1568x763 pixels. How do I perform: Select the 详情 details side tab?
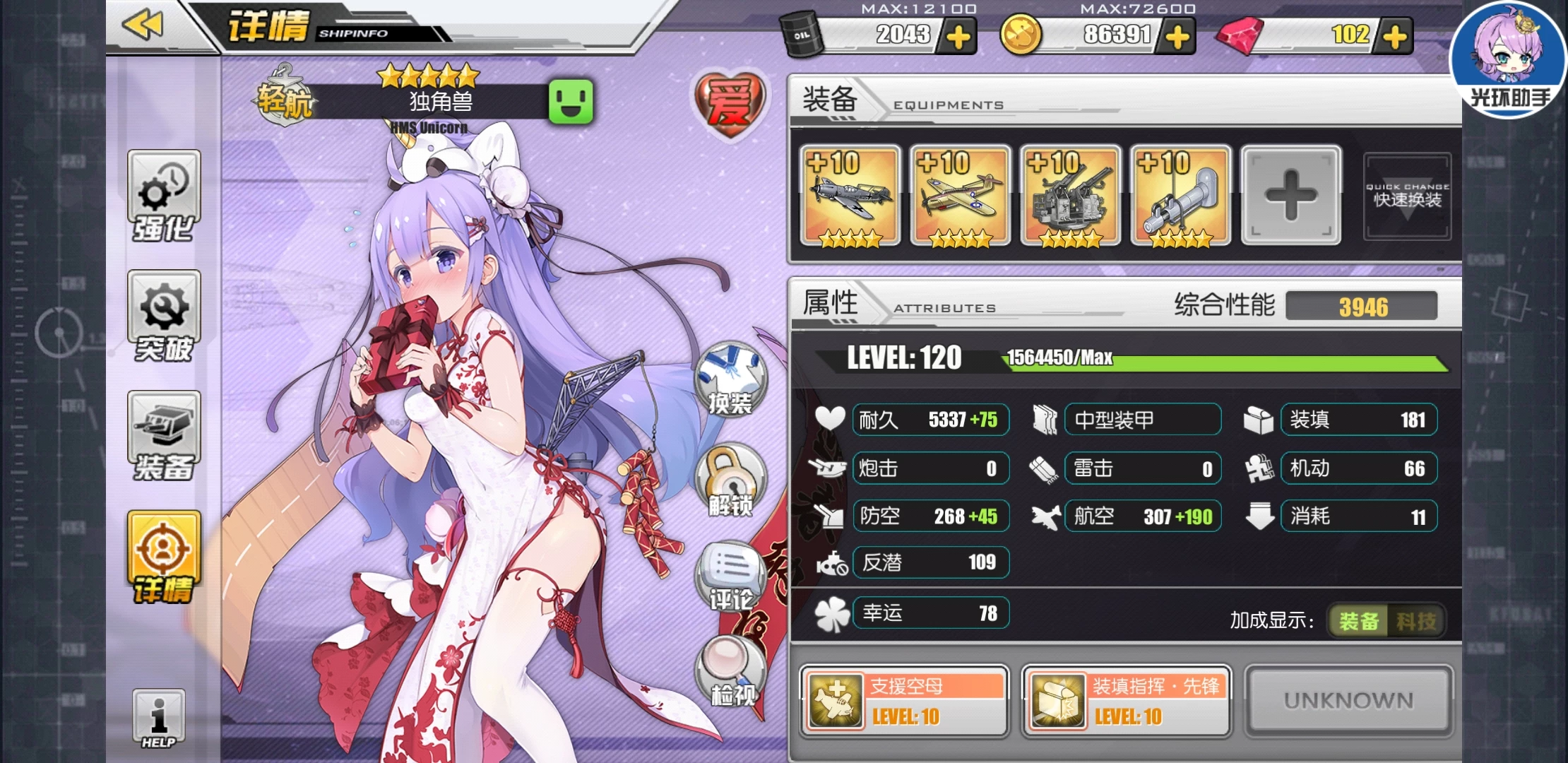click(x=164, y=557)
